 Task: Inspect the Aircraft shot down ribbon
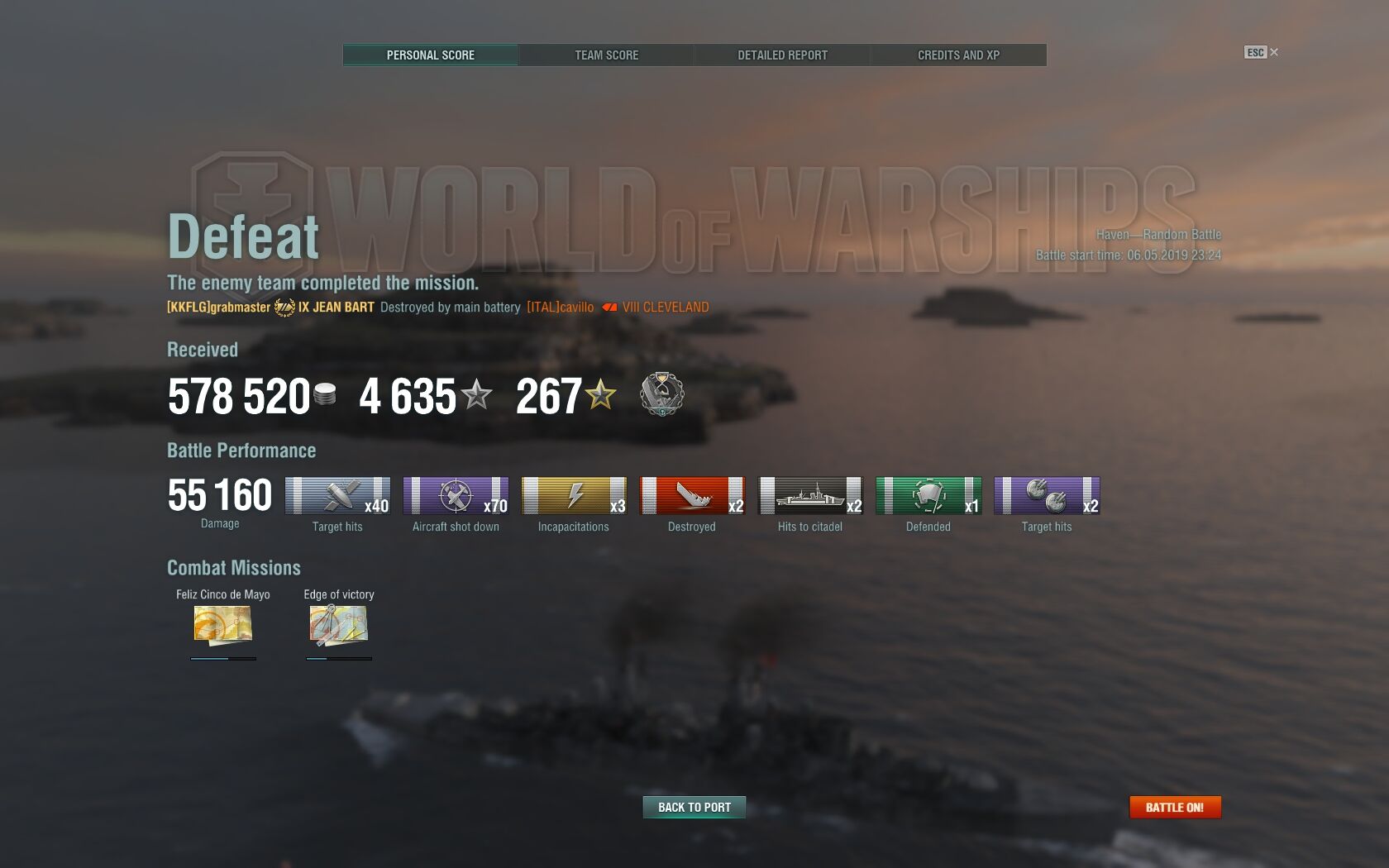point(456,495)
